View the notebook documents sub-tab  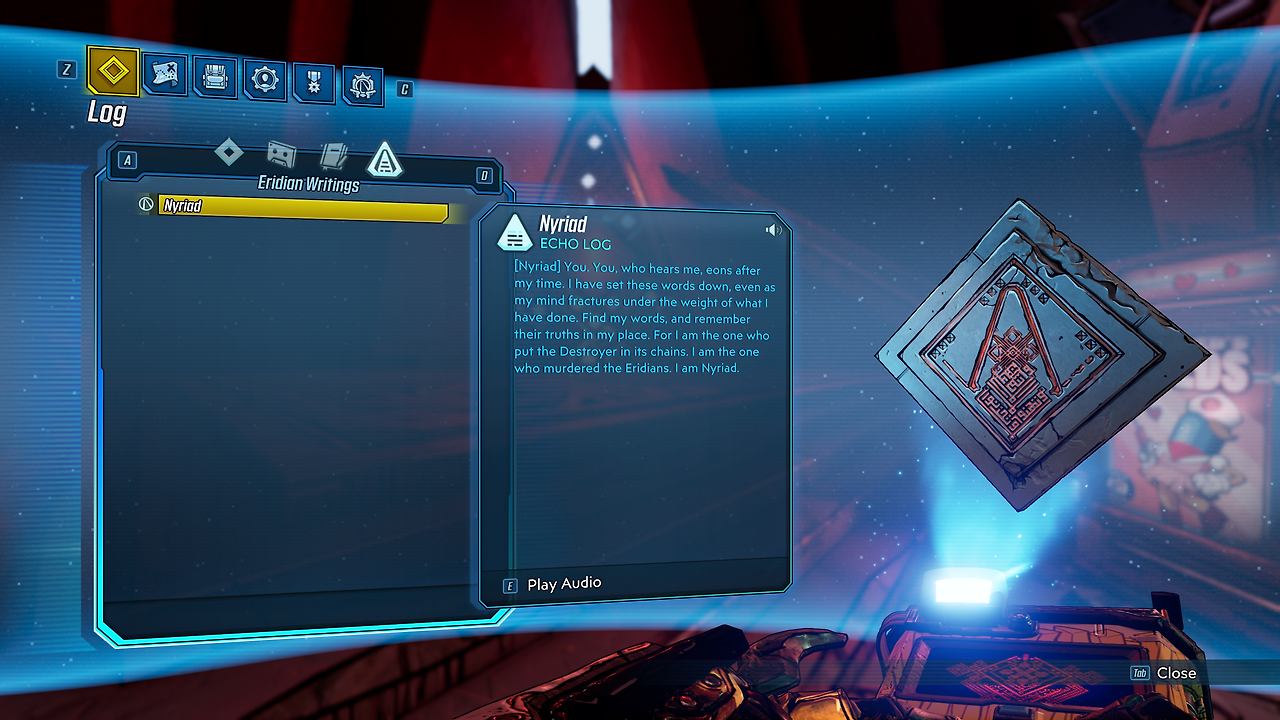point(333,157)
